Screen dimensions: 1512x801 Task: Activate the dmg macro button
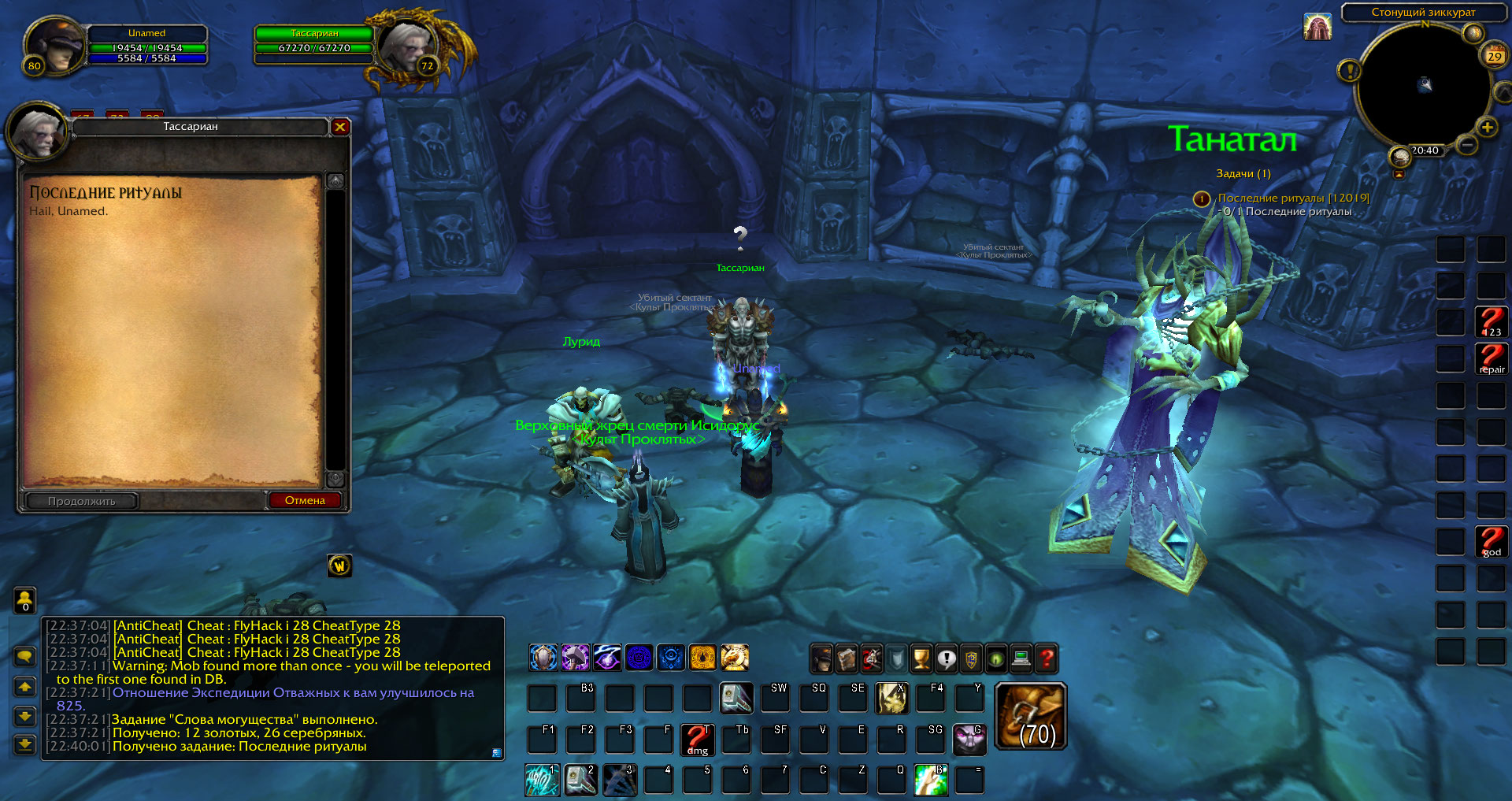pyautogui.click(x=697, y=740)
